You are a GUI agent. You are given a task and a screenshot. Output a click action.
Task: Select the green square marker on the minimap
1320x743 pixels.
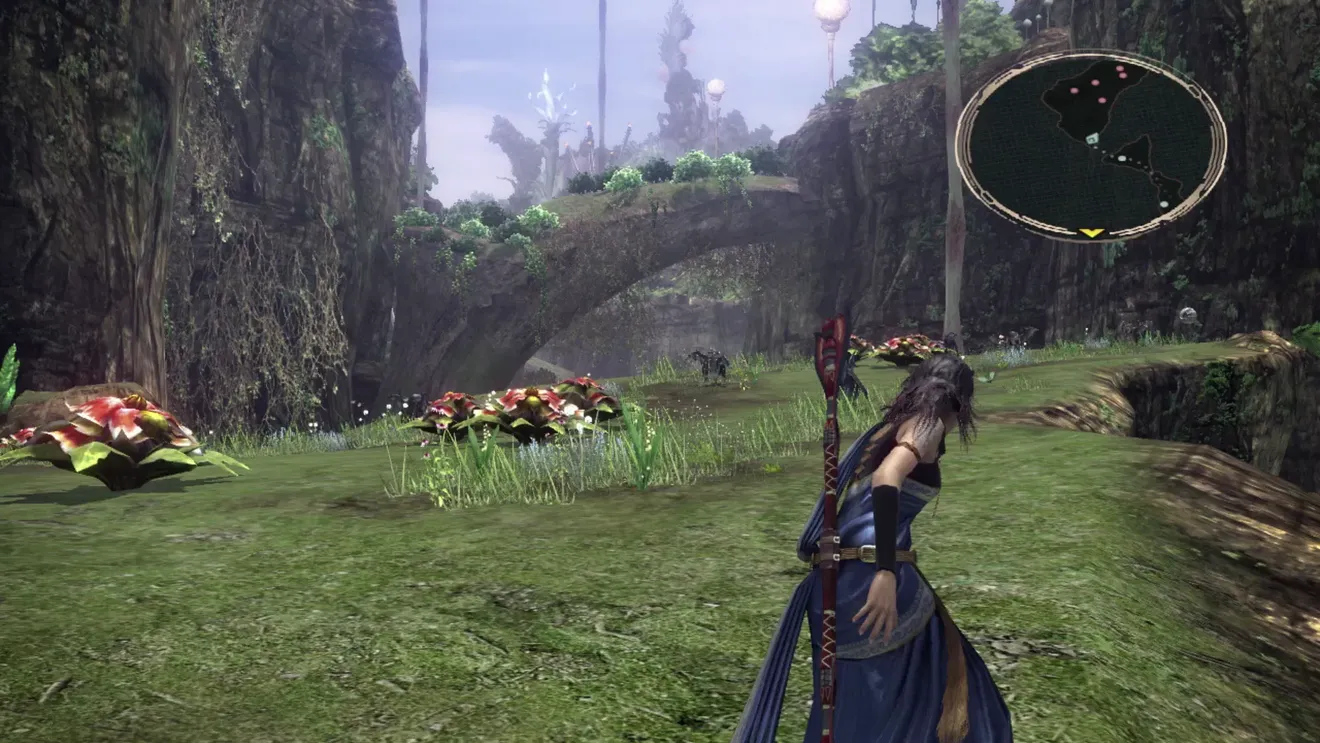(1093, 139)
